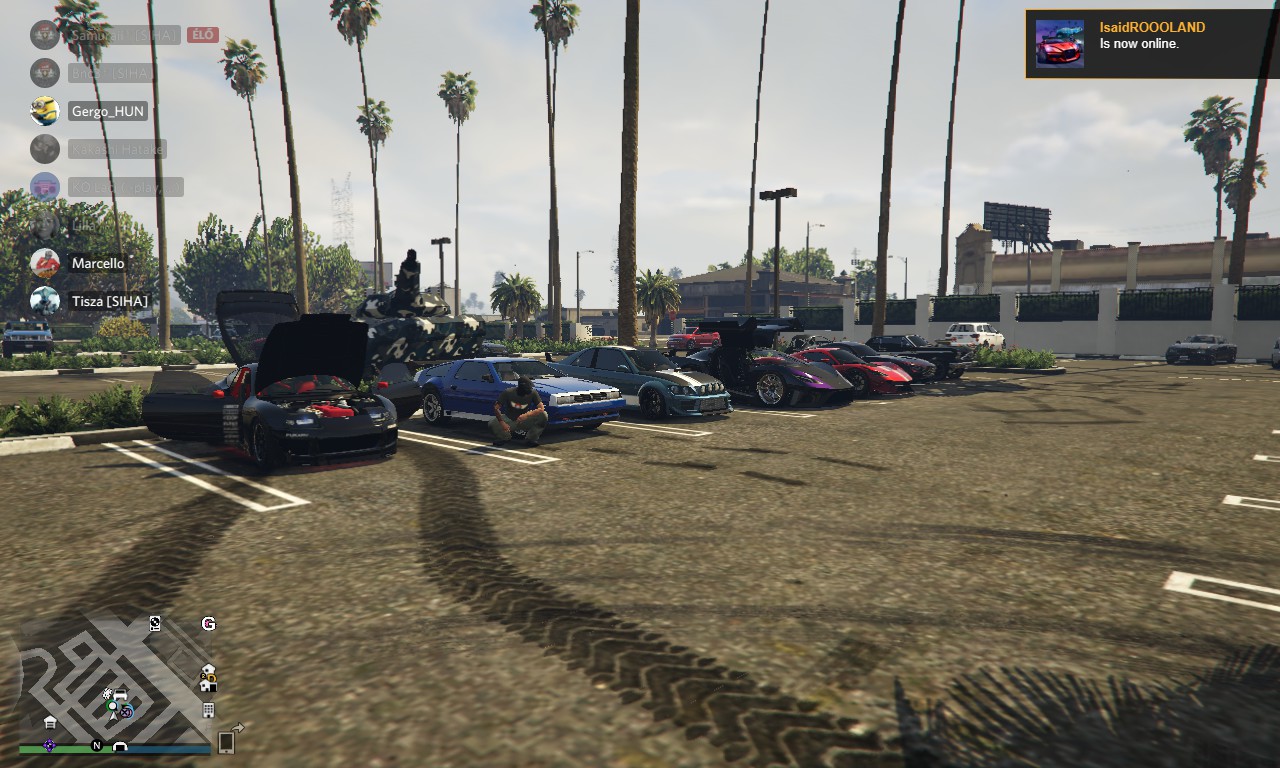This screenshot has height=768, width=1280.
Task: Click the pink letter G blip on minimap
Action: pos(208,624)
